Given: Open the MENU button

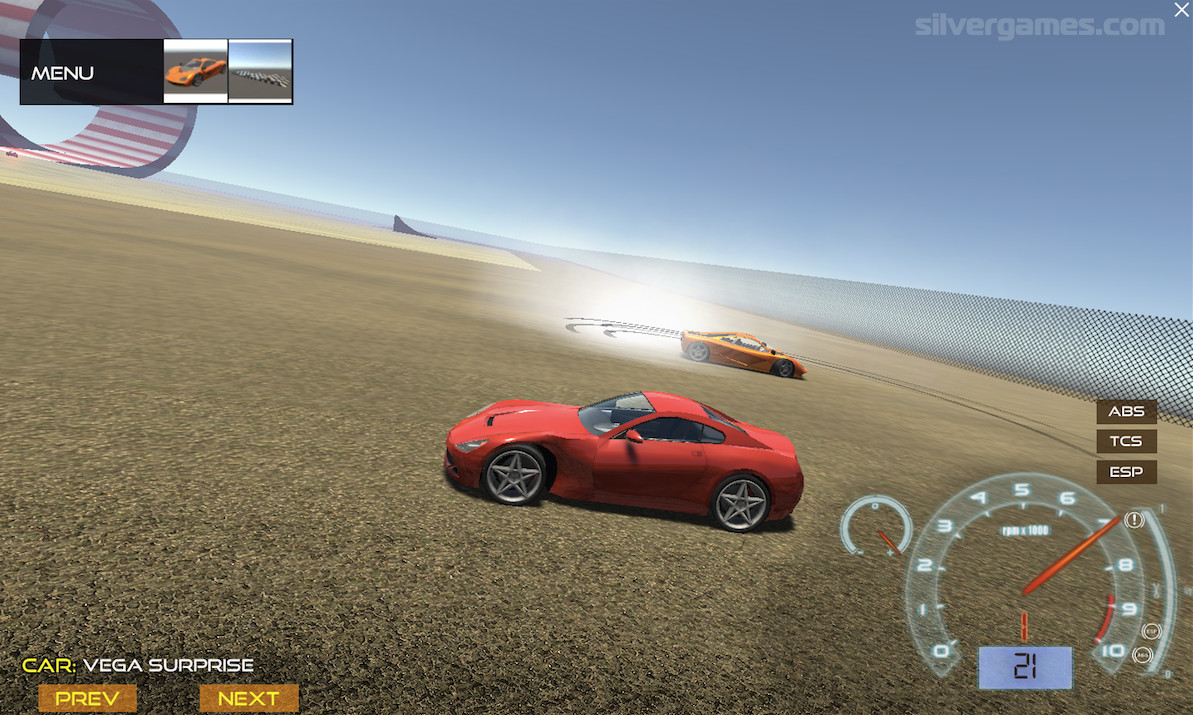Looking at the screenshot, I should [x=64, y=73].
